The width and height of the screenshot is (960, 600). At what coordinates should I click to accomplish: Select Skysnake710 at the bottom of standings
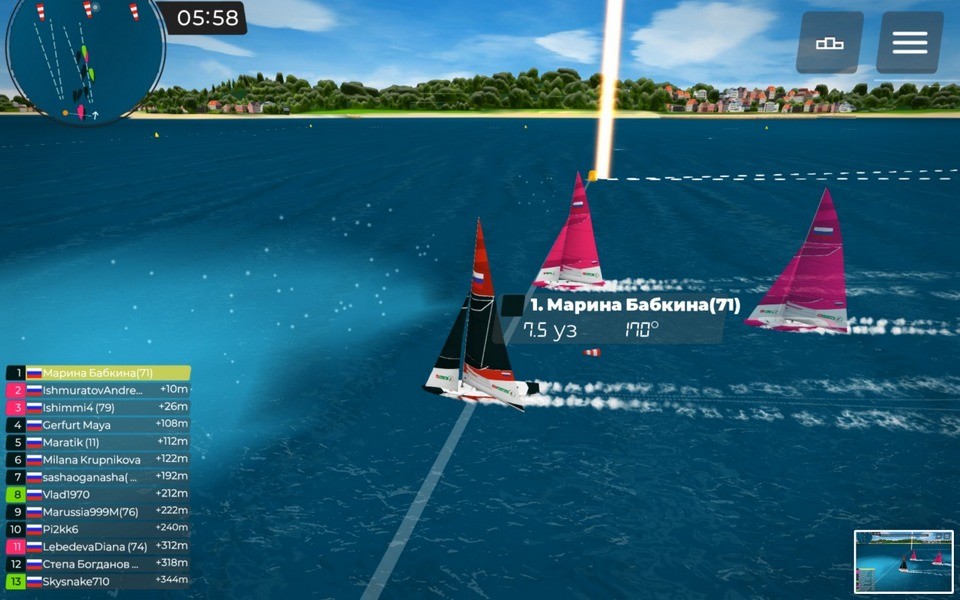coord(98,581)
